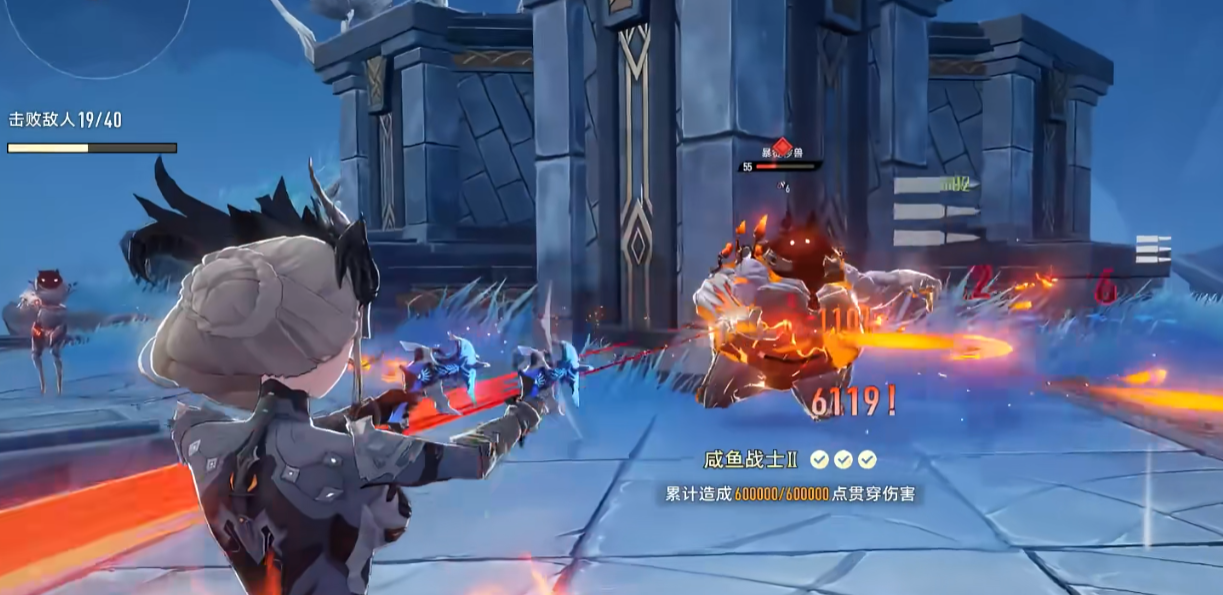
Task: Select the 击败敌人 objective tracker
Action: pyautogui.click(x=66, y=120)
